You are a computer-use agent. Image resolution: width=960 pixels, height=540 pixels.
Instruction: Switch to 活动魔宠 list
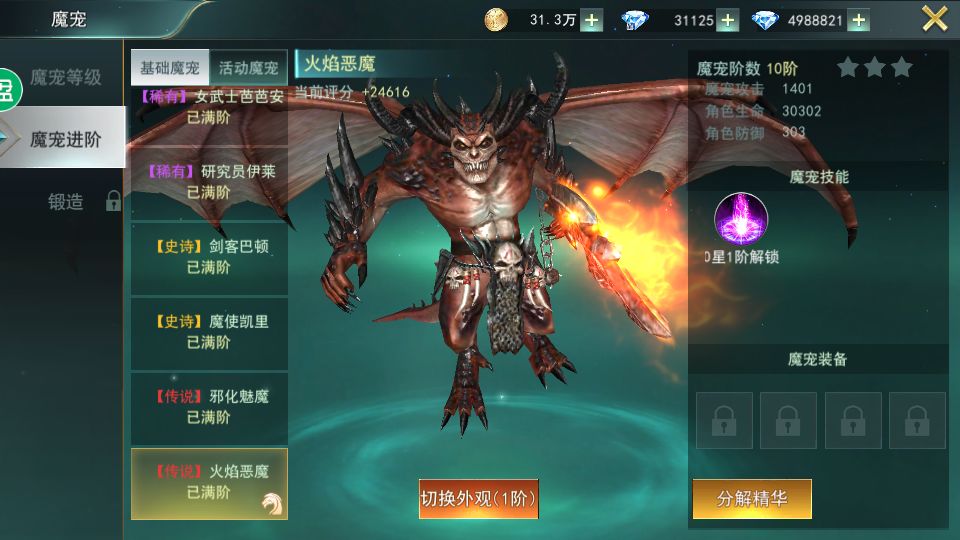249,68
